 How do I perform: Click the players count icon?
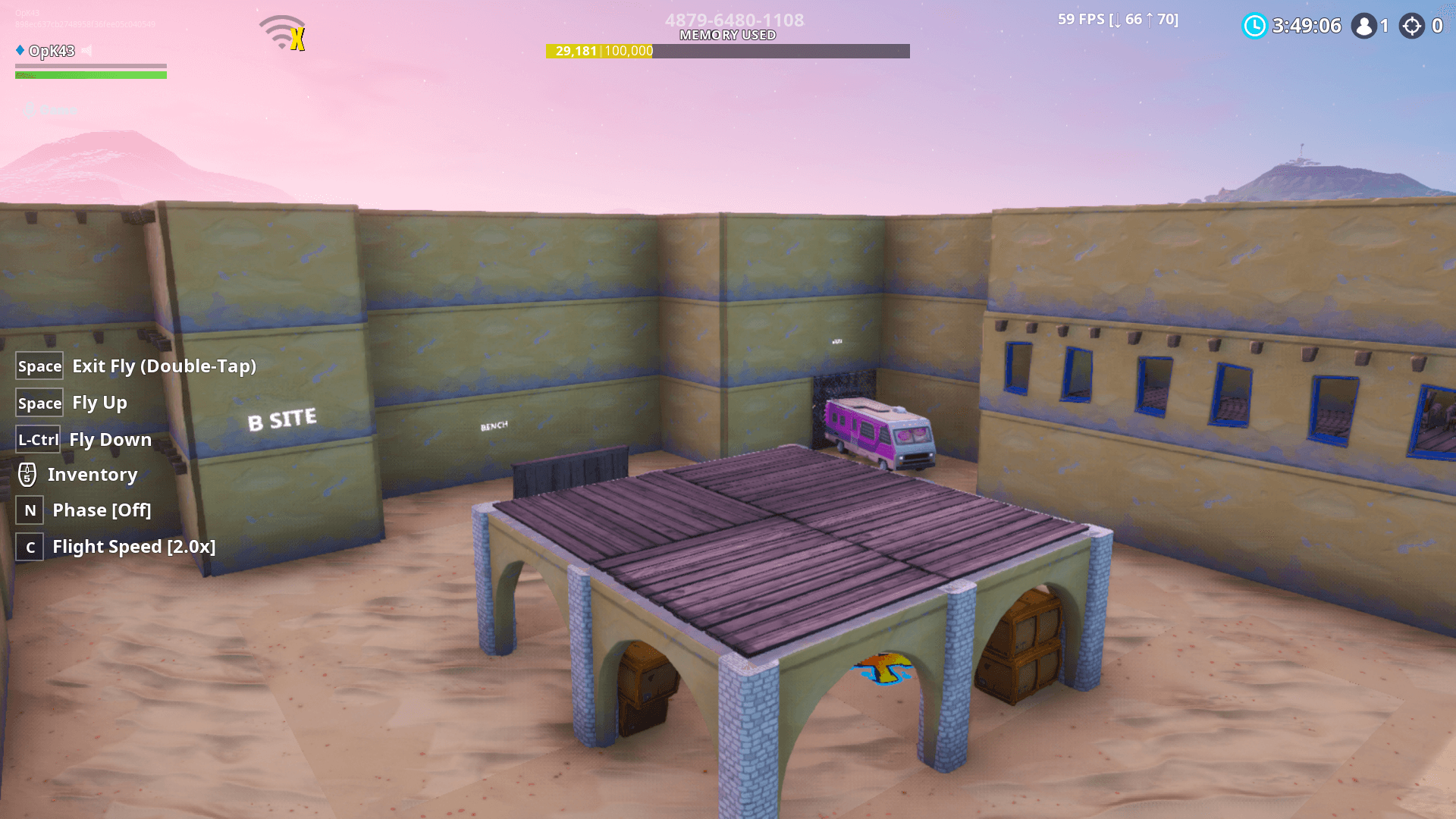pos(1365,25)
